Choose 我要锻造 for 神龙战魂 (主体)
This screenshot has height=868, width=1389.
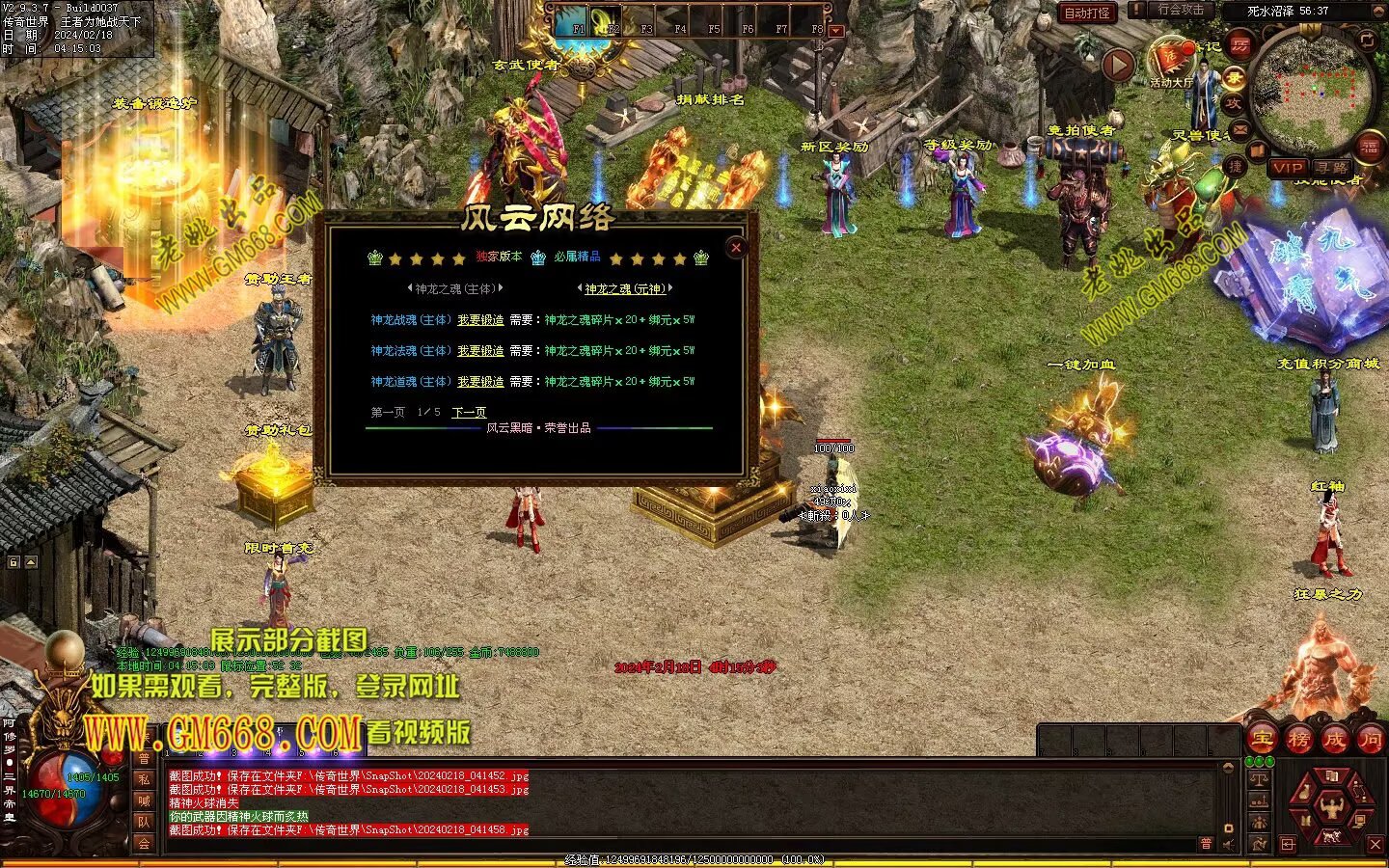coord(480,320)
